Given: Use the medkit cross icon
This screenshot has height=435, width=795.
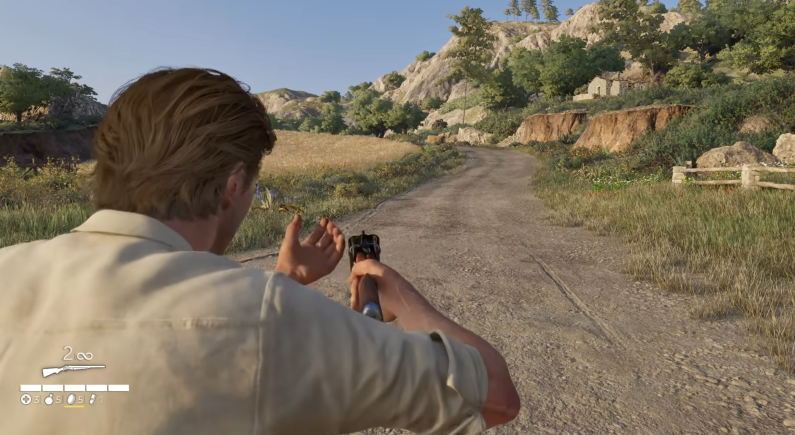Looking at the screenshot, I should pos(26,399).
